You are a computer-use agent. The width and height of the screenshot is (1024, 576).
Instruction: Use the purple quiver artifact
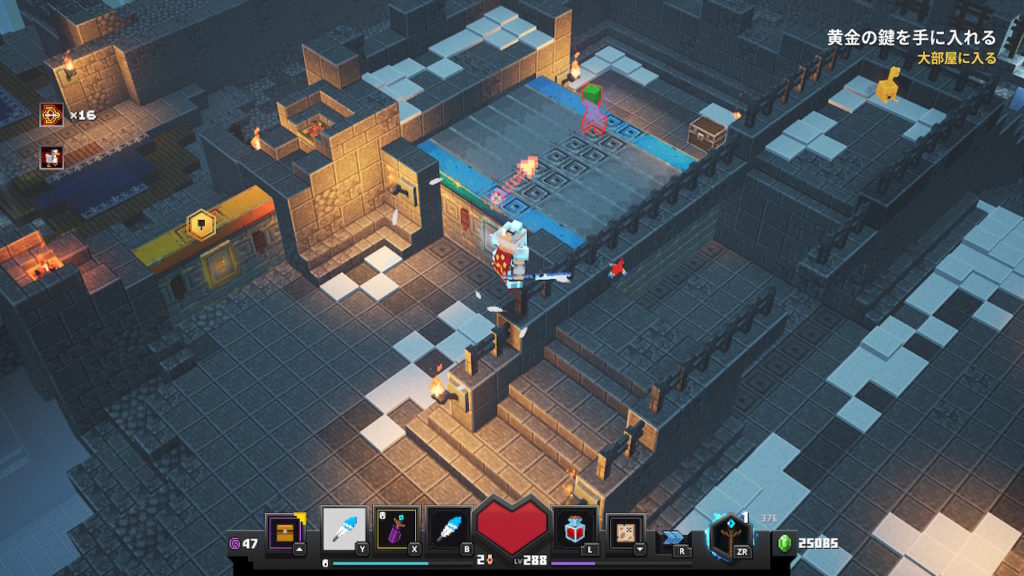[x=395, y=529]
